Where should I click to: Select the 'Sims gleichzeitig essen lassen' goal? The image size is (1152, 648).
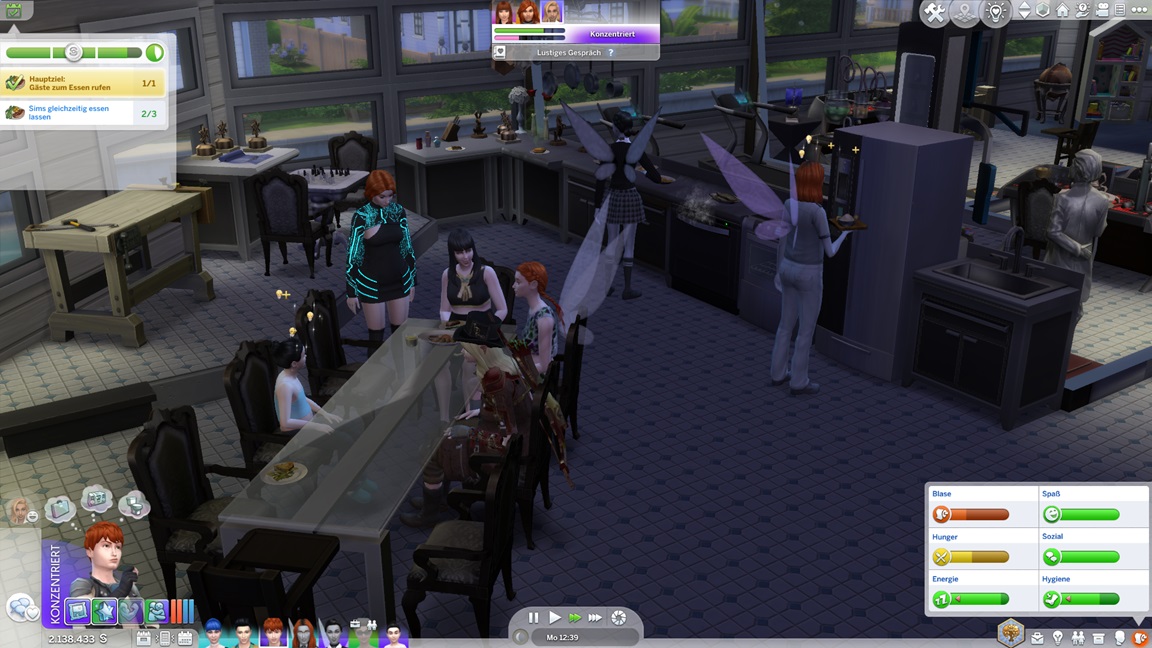click(82, 113)
